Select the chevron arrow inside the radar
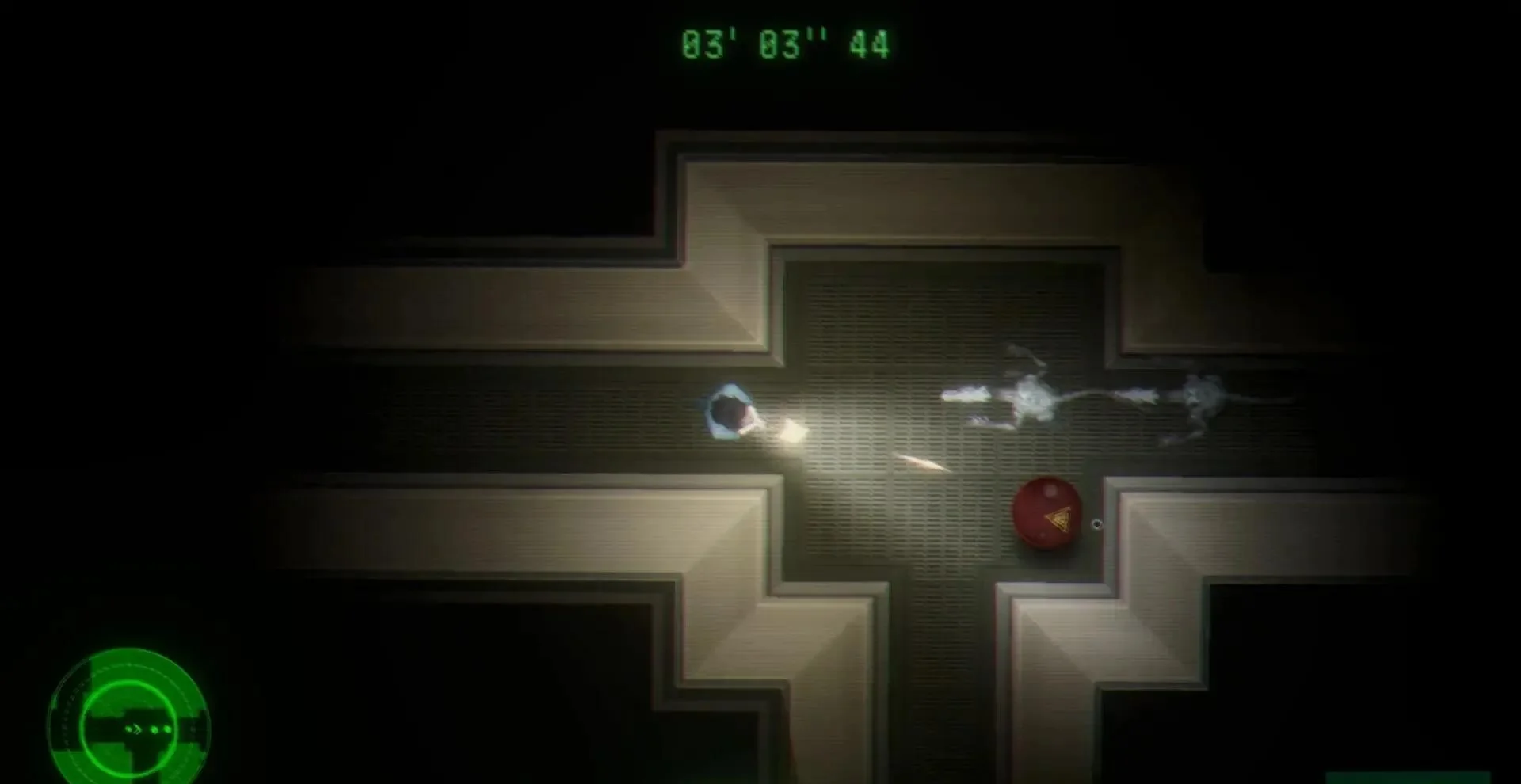 tap(136, 729)
